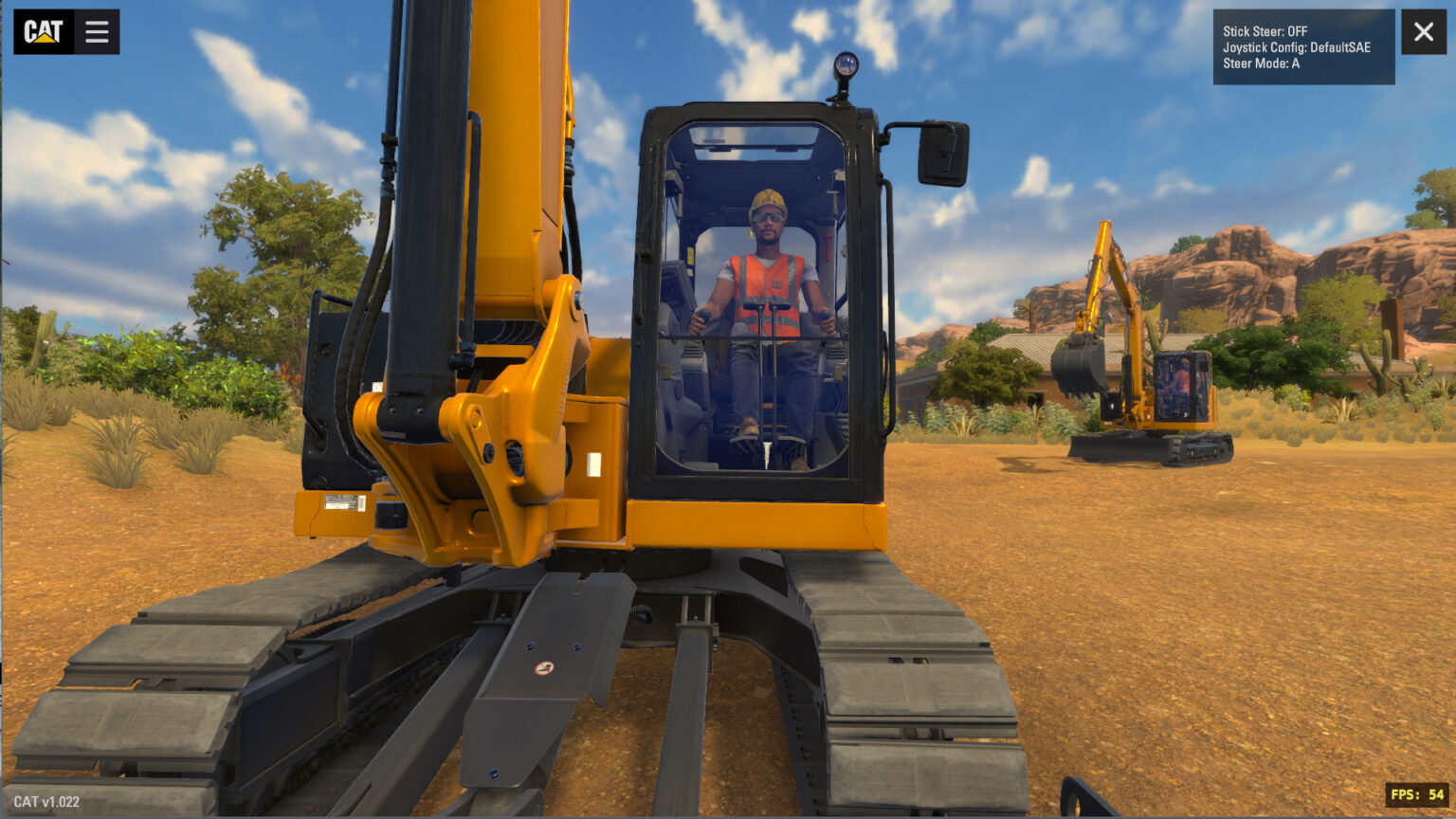This screenshot has height=819, width=1456.
Task: Open the hamburger menu
Action: 96,31
